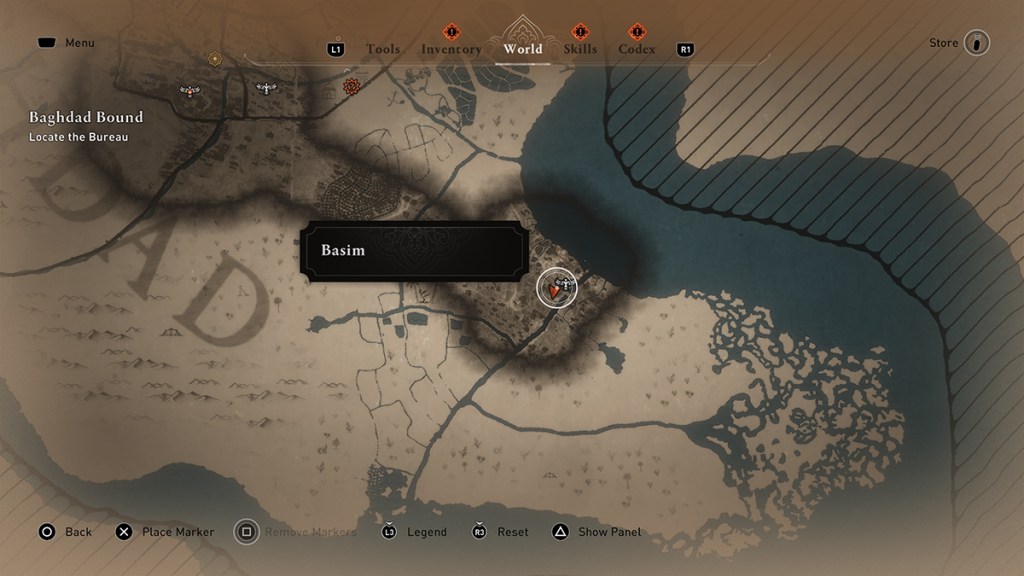Open the Inventory tab
The height and width of the screenshot is (576, 1024).
click(x=451, y=49)
